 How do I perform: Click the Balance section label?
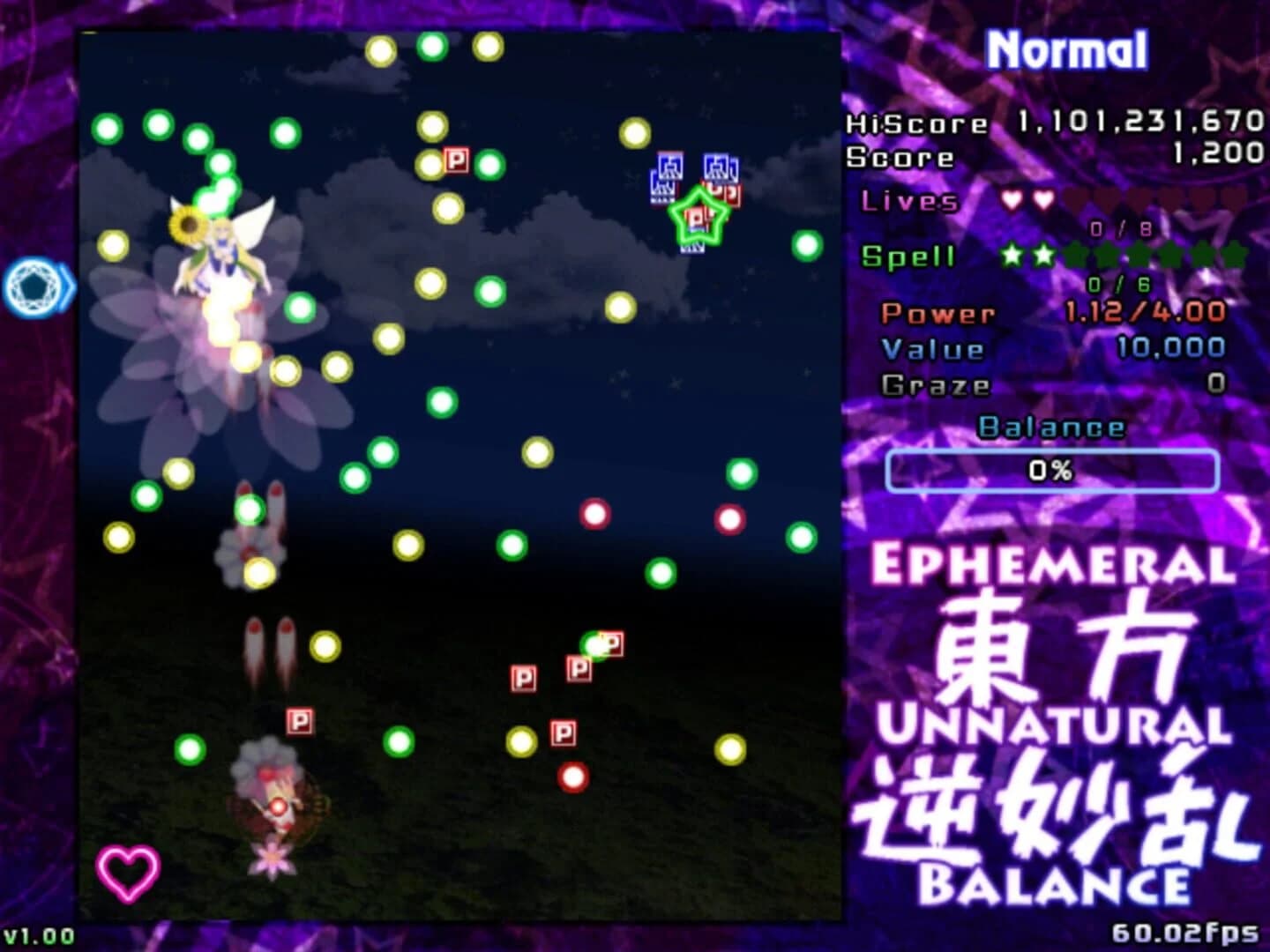click(x=1051, y=428)
